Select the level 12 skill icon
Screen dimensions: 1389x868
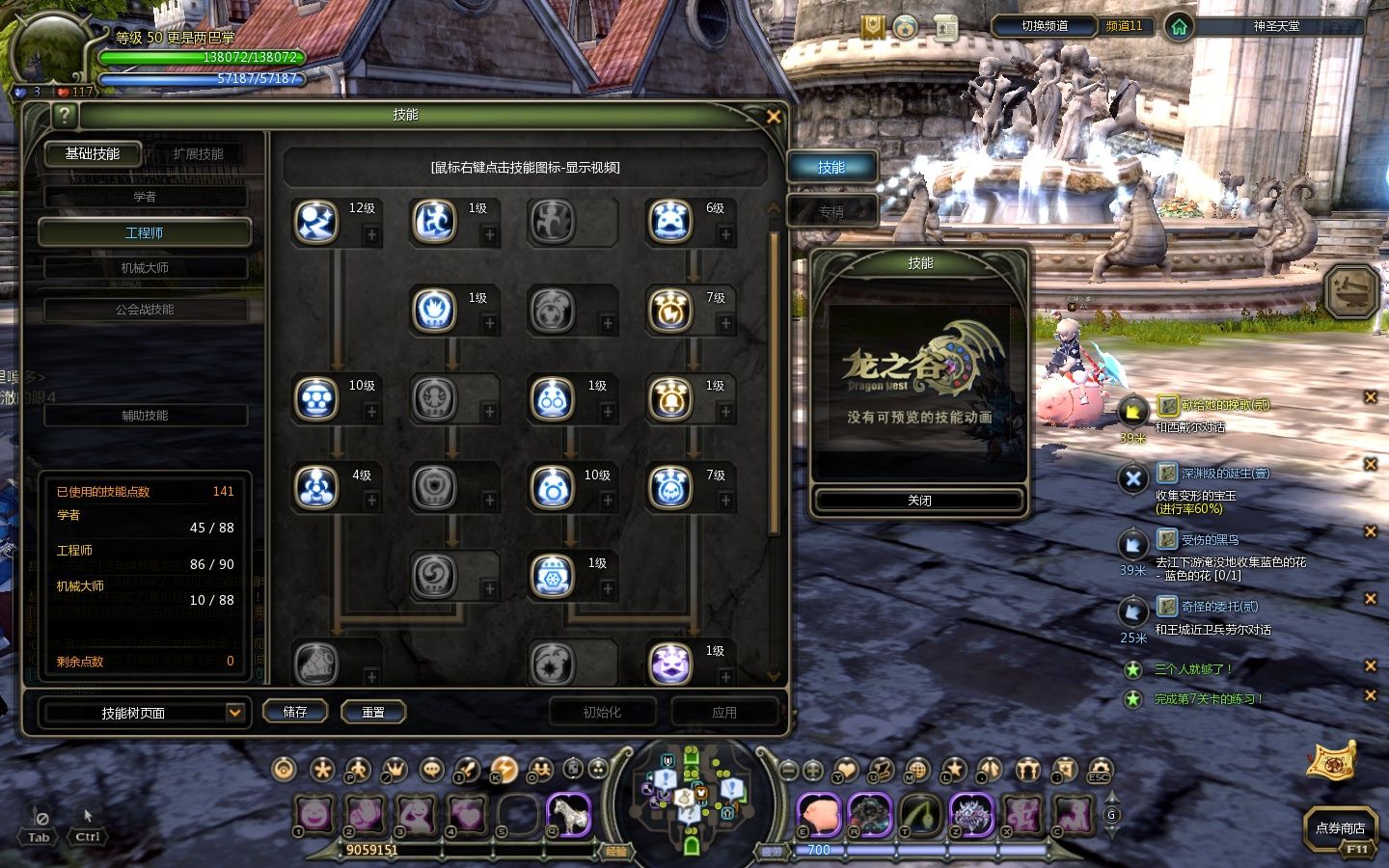pyautogui.click(x=316, y=222)
